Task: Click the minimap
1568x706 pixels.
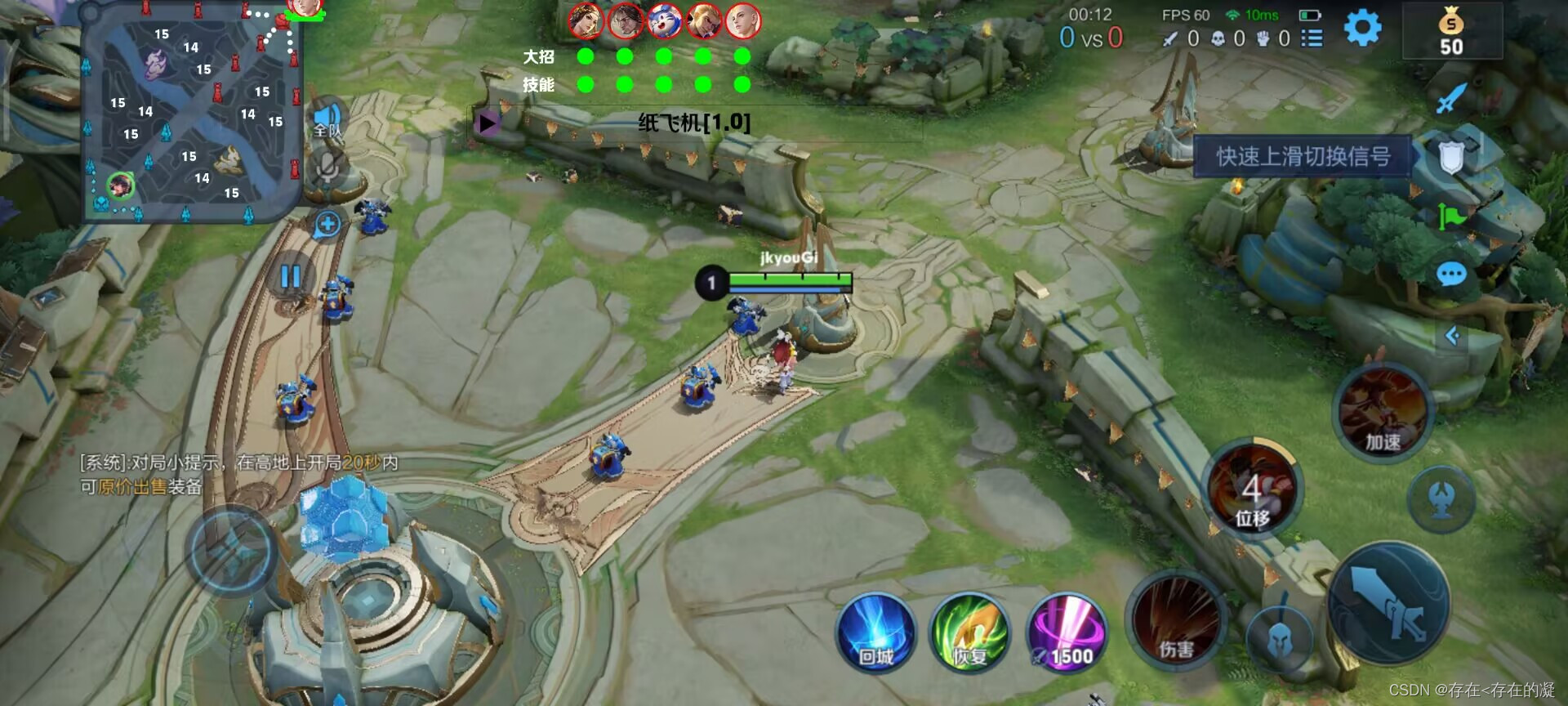Action: click(193, 112)
